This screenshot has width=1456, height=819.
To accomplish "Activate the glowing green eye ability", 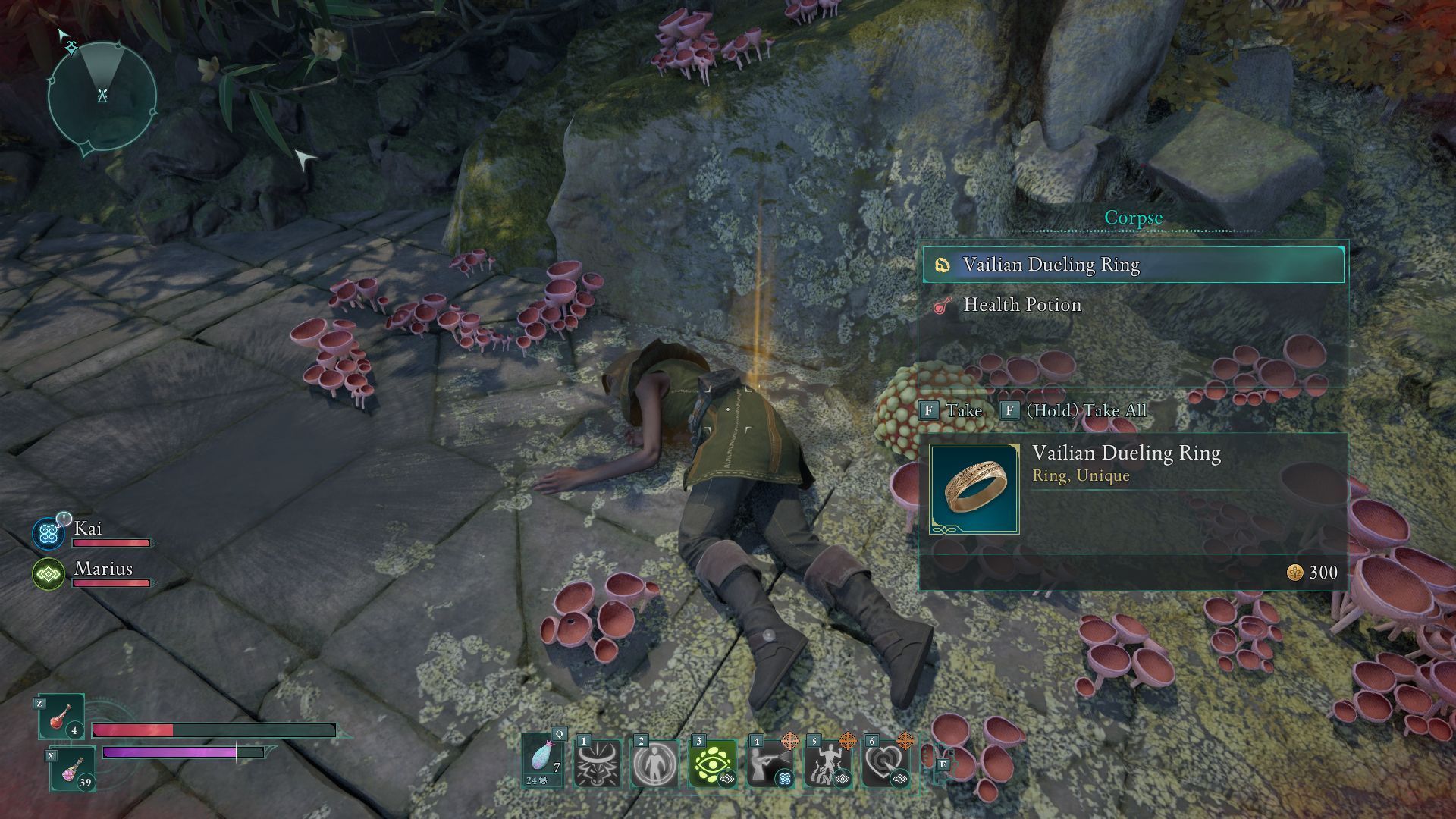I will (713, 764).
